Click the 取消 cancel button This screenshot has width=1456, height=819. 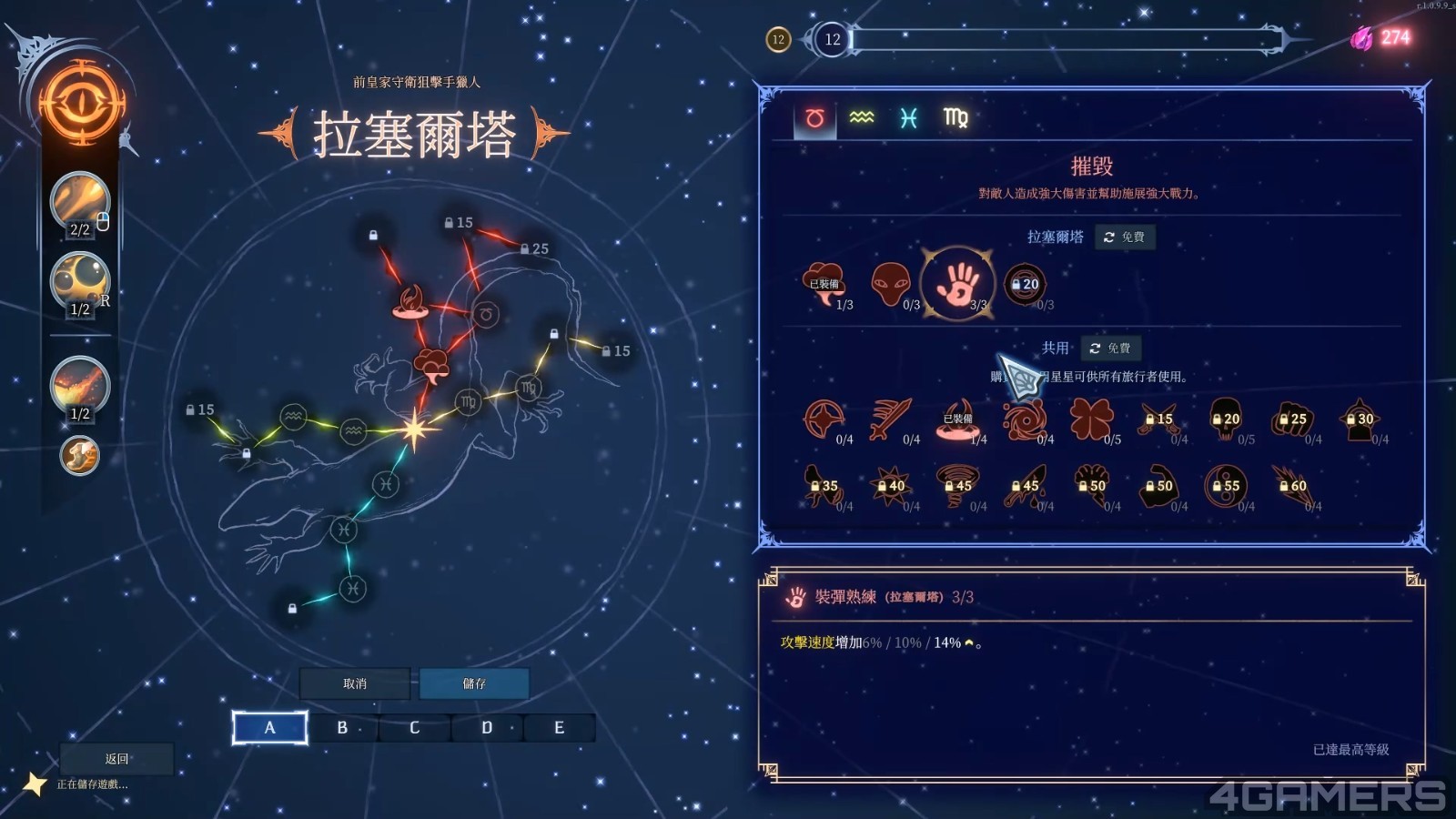pyautogui.click(x=355, y=683)
